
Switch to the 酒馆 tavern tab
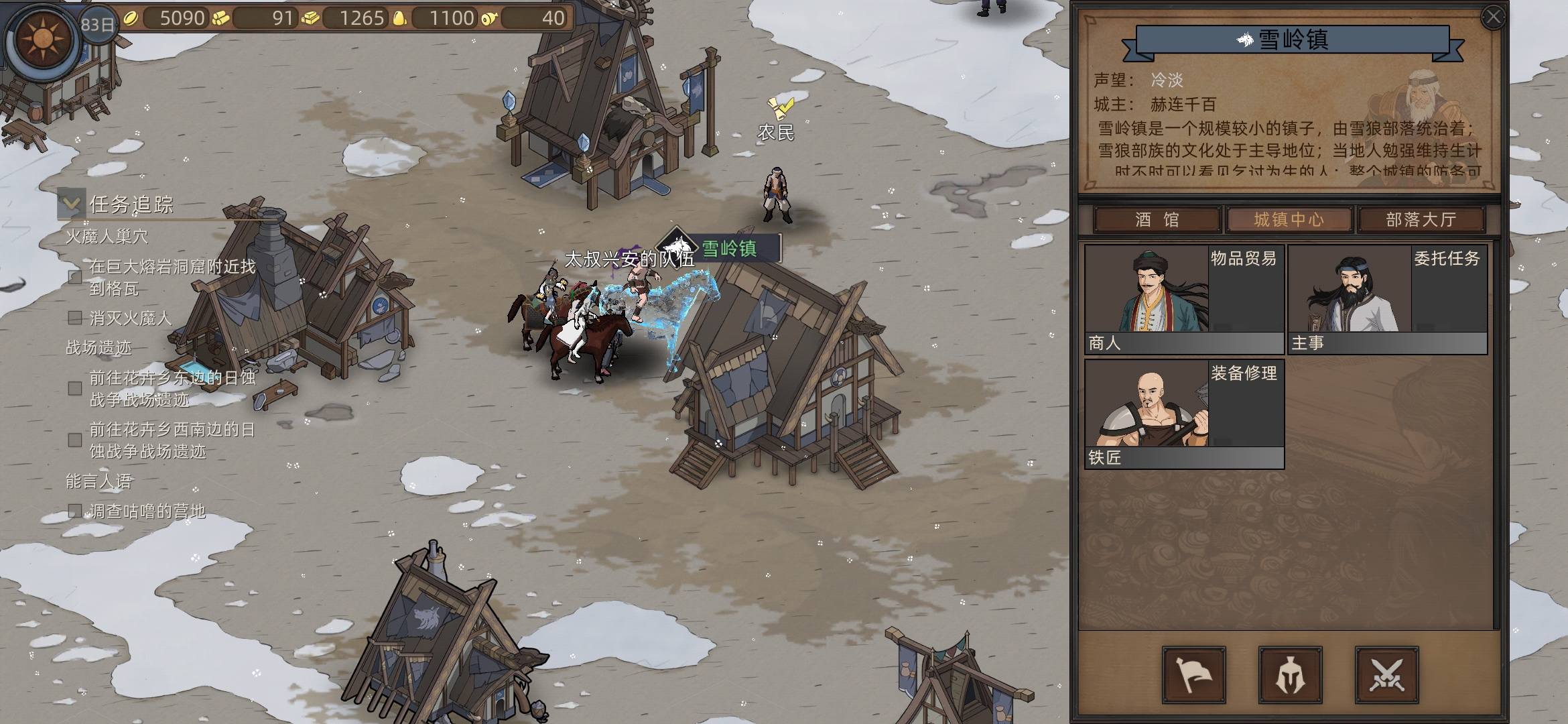(x=1157, y=220)
